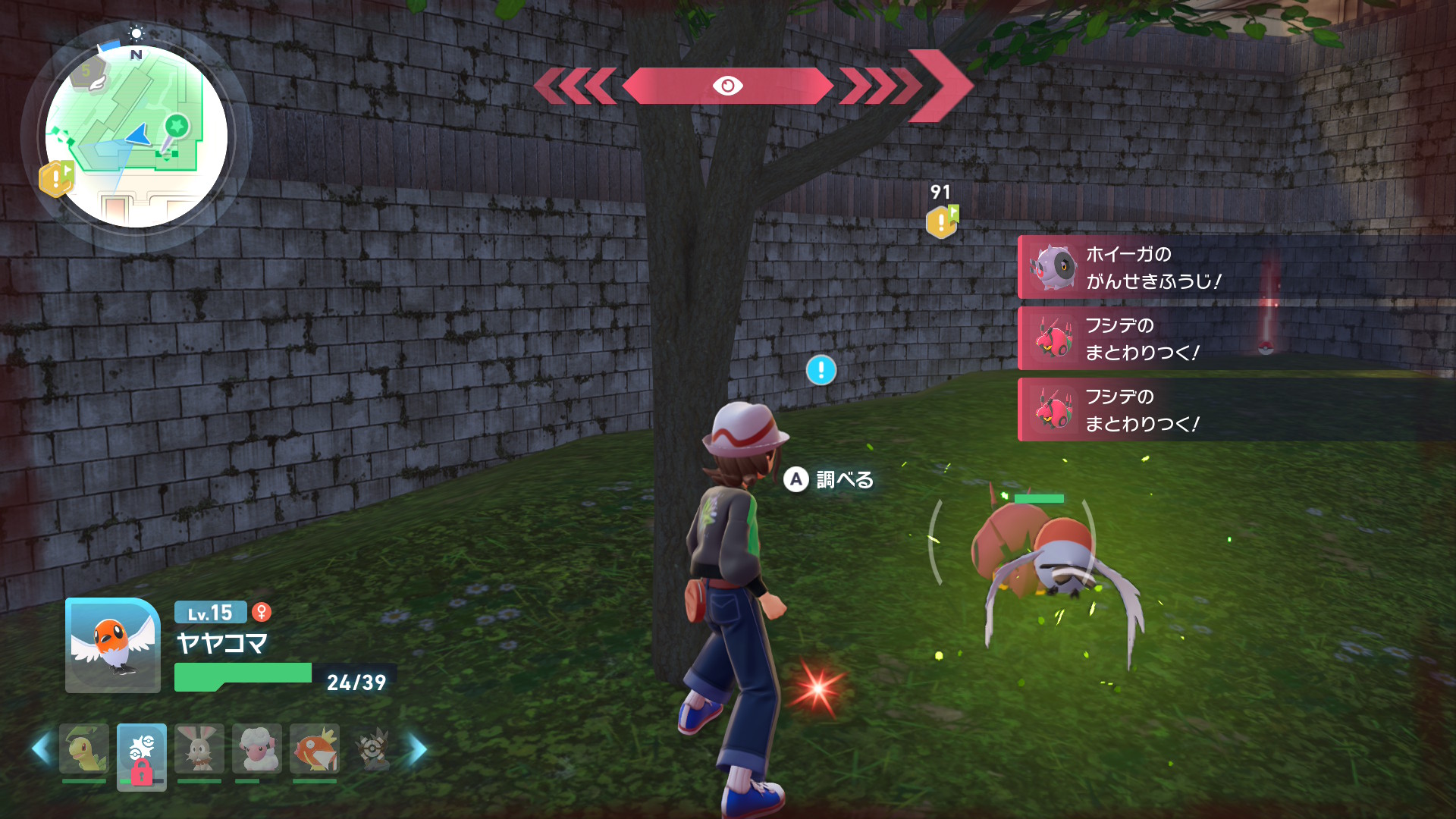Select the yellow quest waypoint marked 91
1456x819 pixels.
(x=942, y=221)
